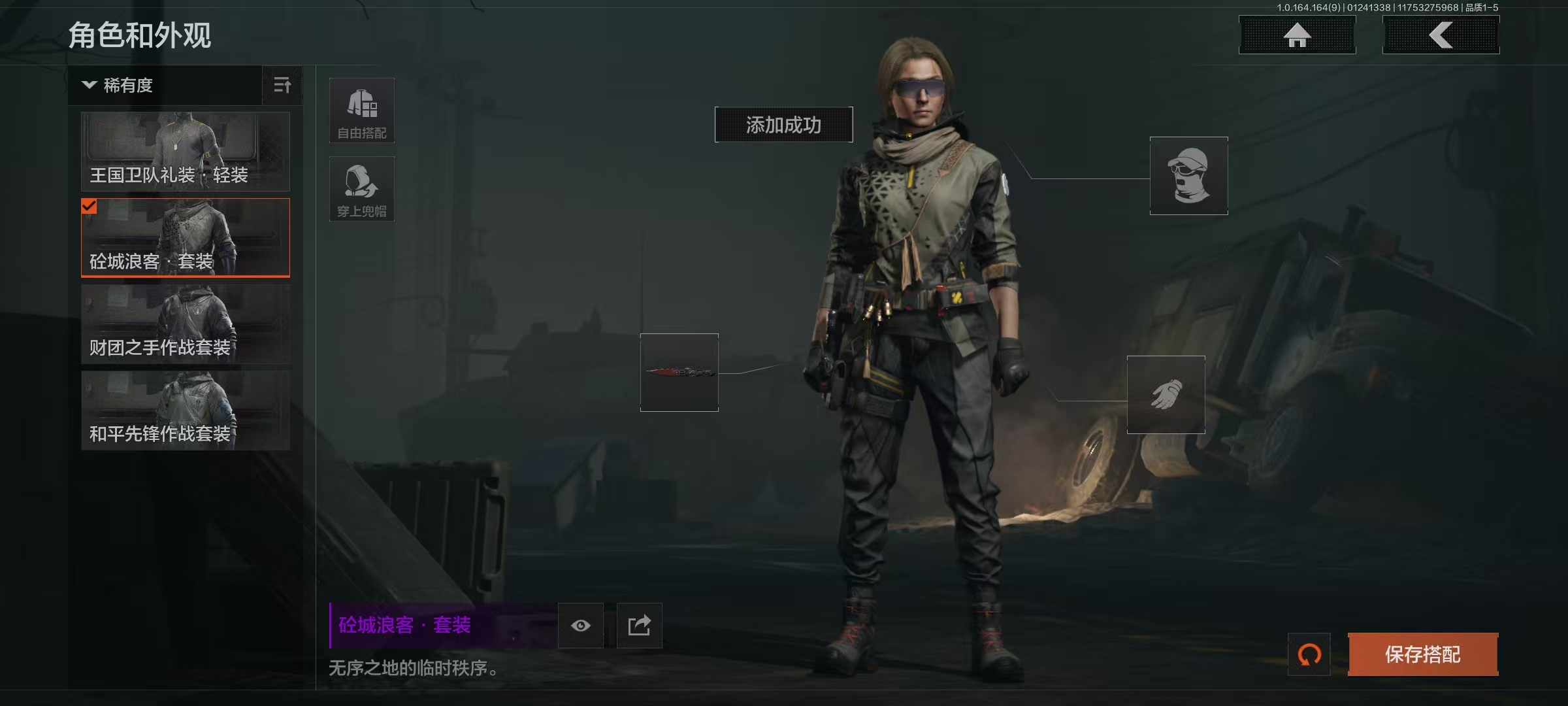Open 自由搭配 free matching mode
This screenshot has width=1568, height=706.
pos(362,111)
